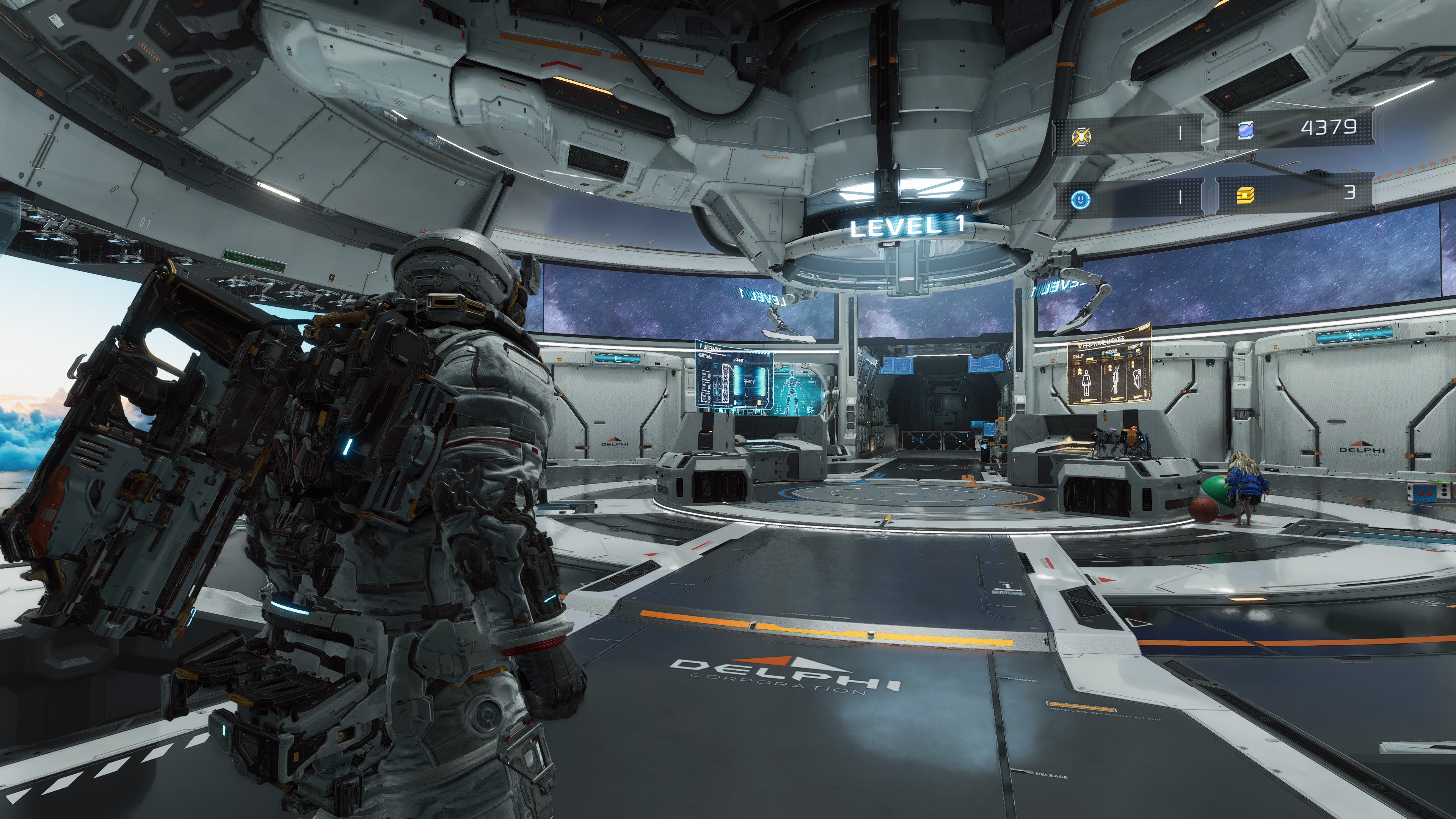Select the robot figure icon under HACKING
The width and height of the screenshot is (1456, 819).
click(1116, 380)
